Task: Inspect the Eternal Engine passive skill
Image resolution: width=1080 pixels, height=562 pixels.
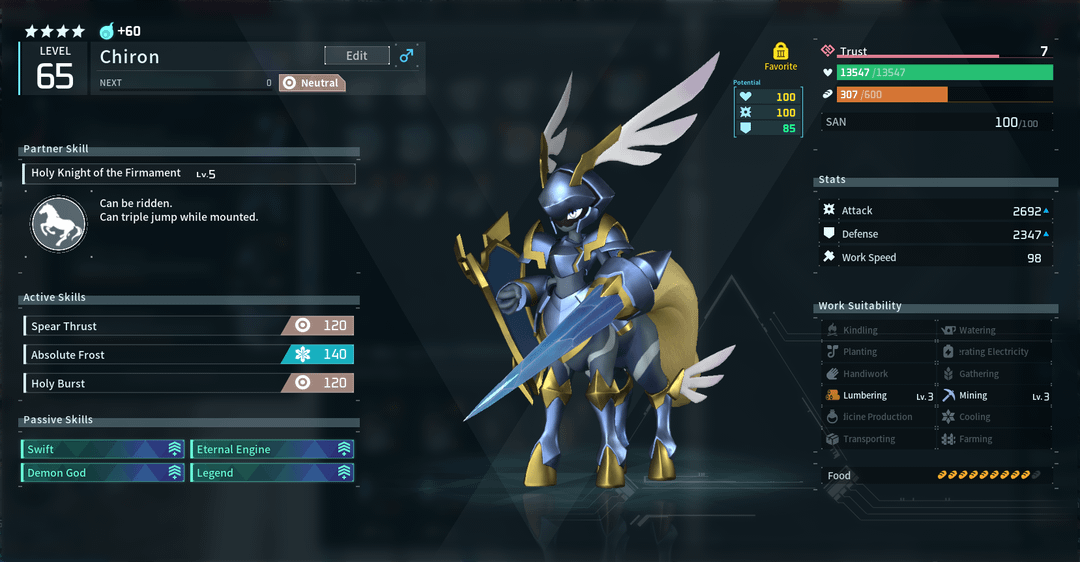Action: 272,449
